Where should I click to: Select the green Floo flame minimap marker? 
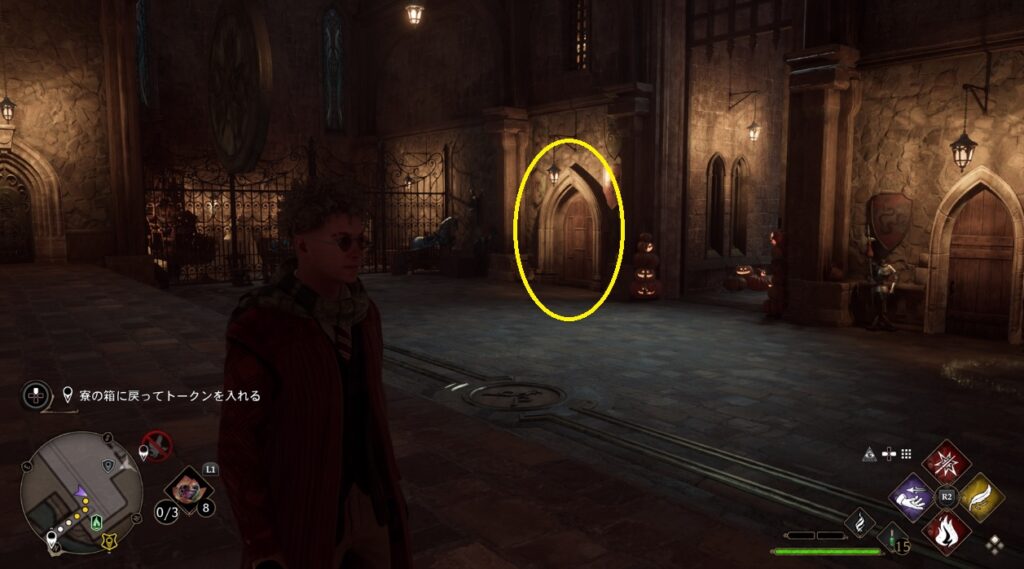[96, 521]
